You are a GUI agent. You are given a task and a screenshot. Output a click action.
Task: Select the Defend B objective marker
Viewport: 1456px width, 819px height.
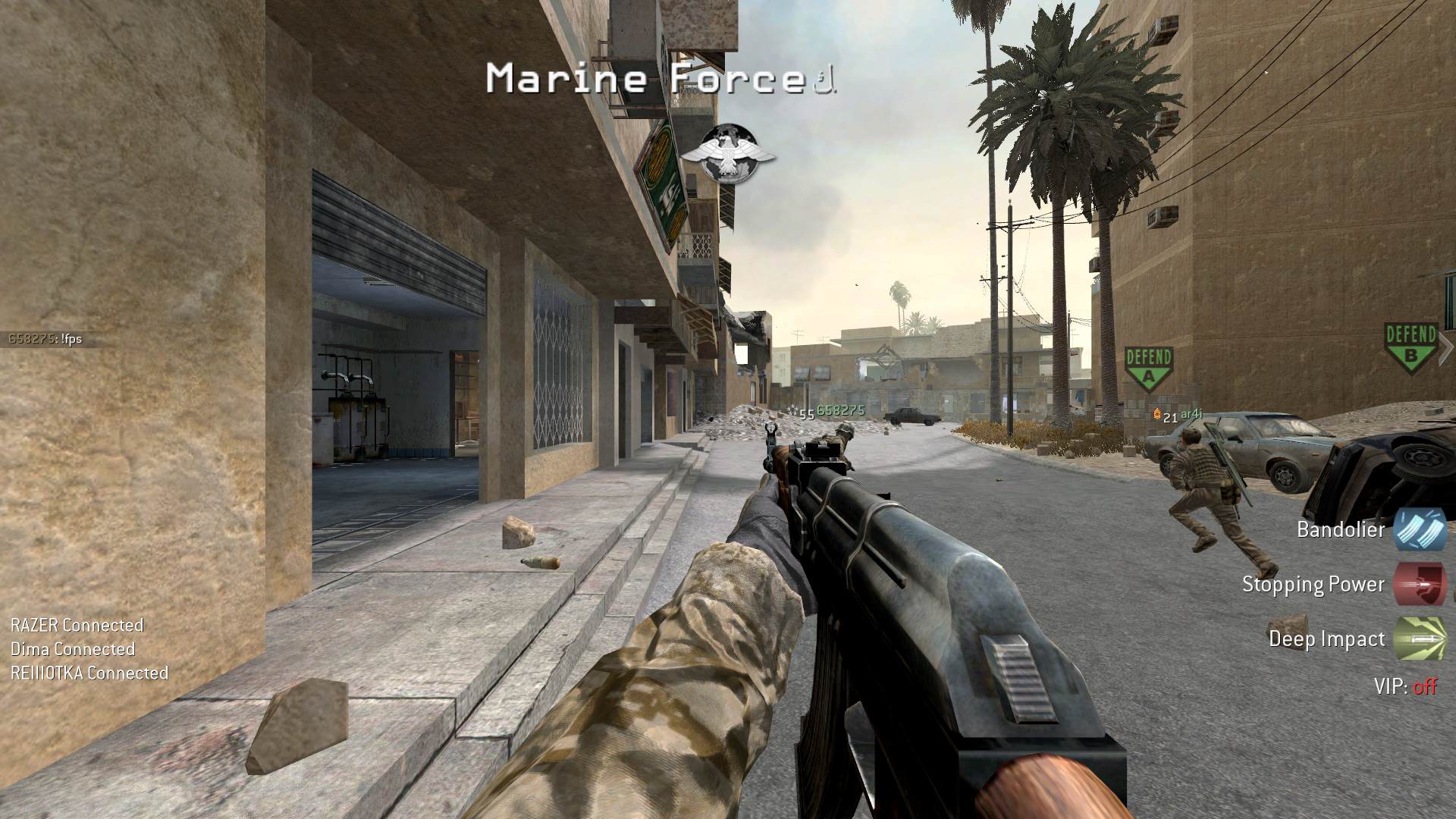1410,346
